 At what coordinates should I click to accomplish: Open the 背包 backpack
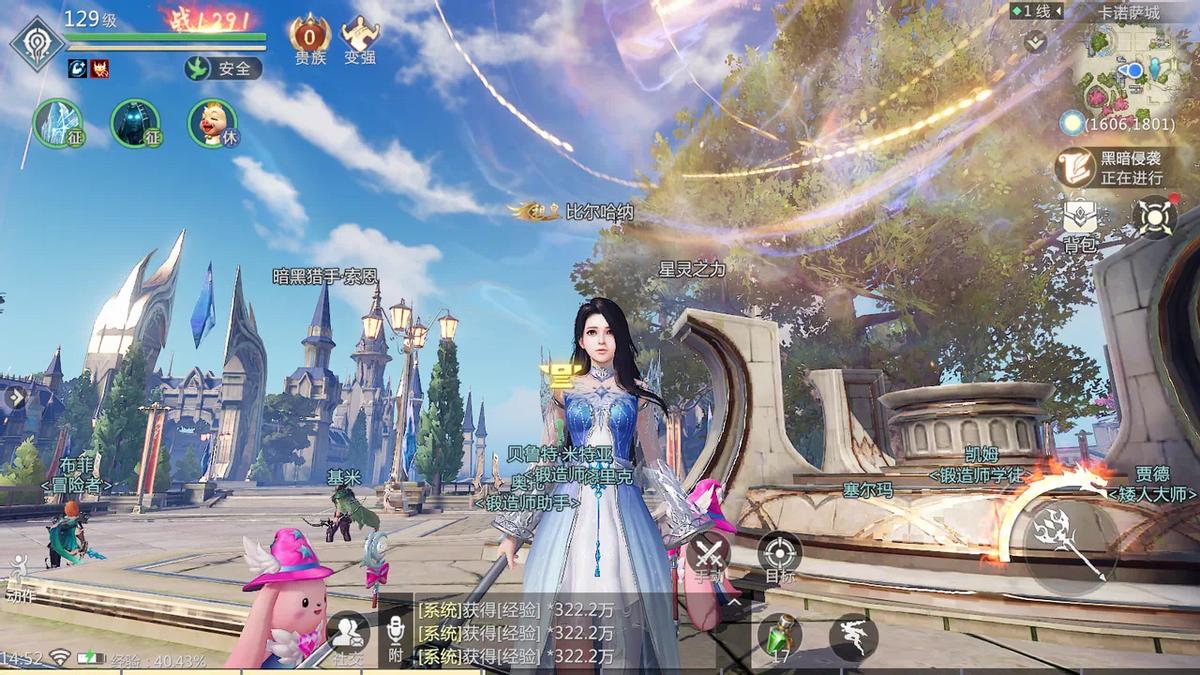[x=1080, y=221]
